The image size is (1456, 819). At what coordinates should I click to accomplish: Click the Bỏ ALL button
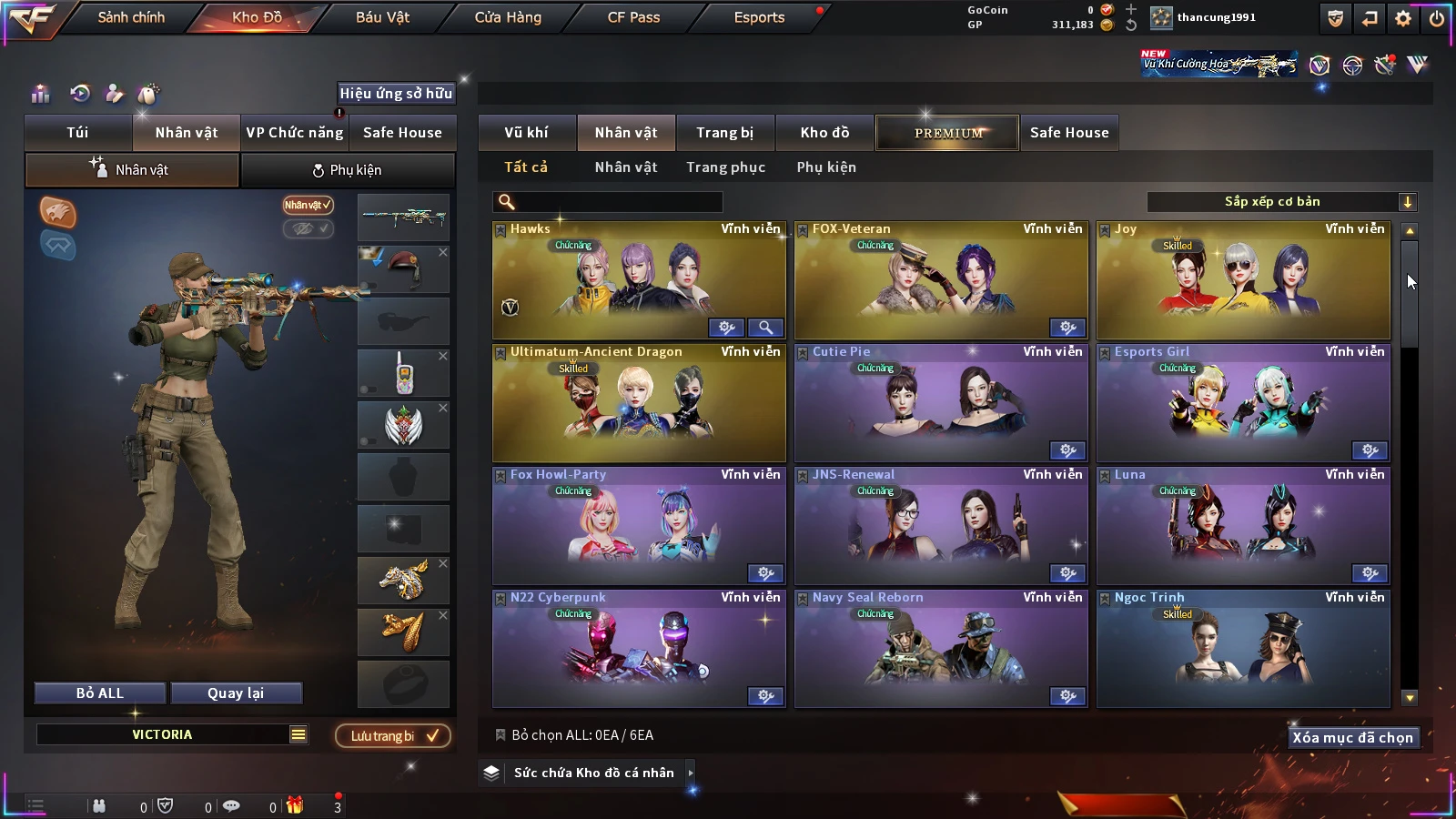100,693
